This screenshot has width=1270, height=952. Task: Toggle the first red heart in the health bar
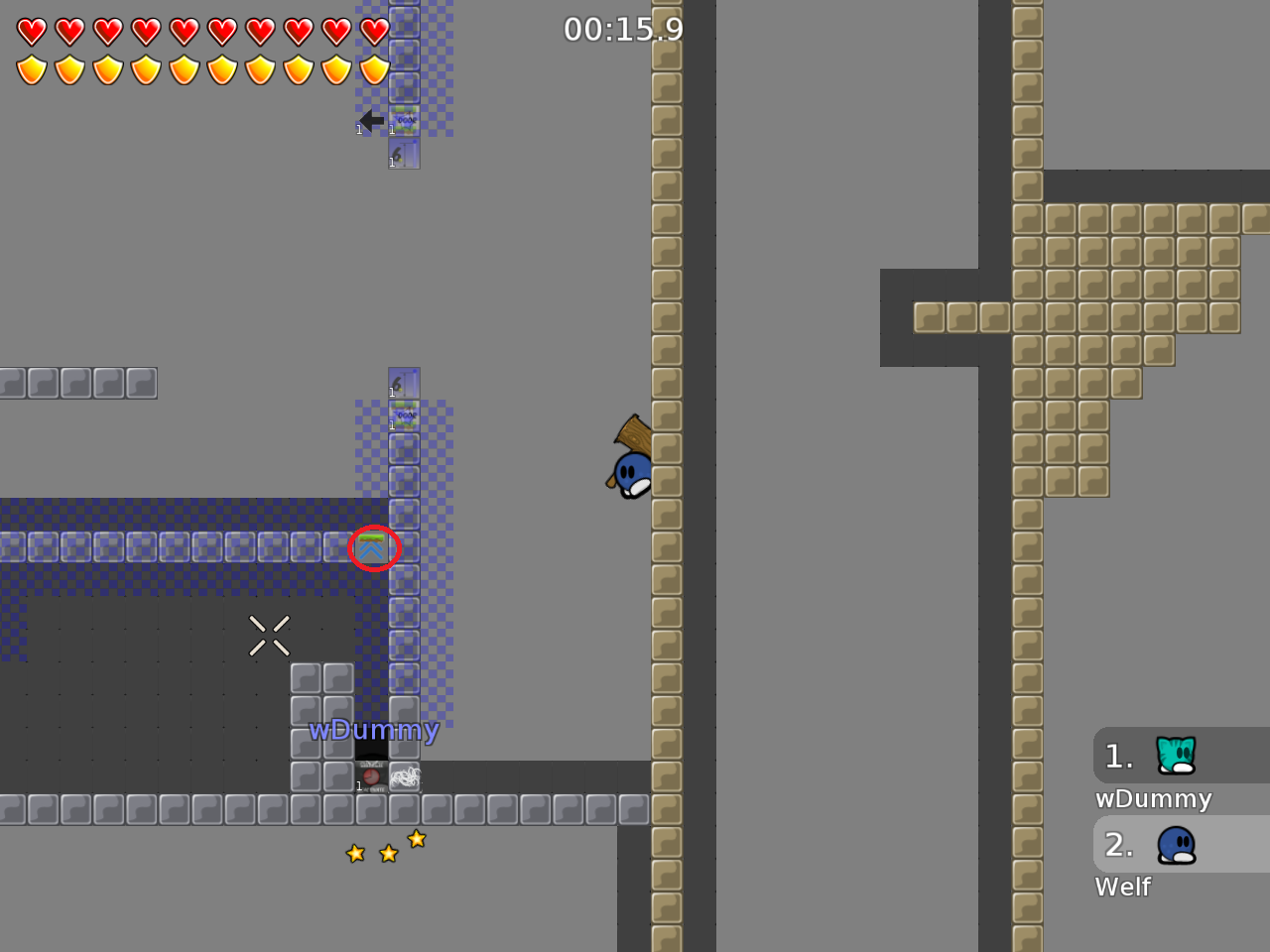tap(31, 31)
